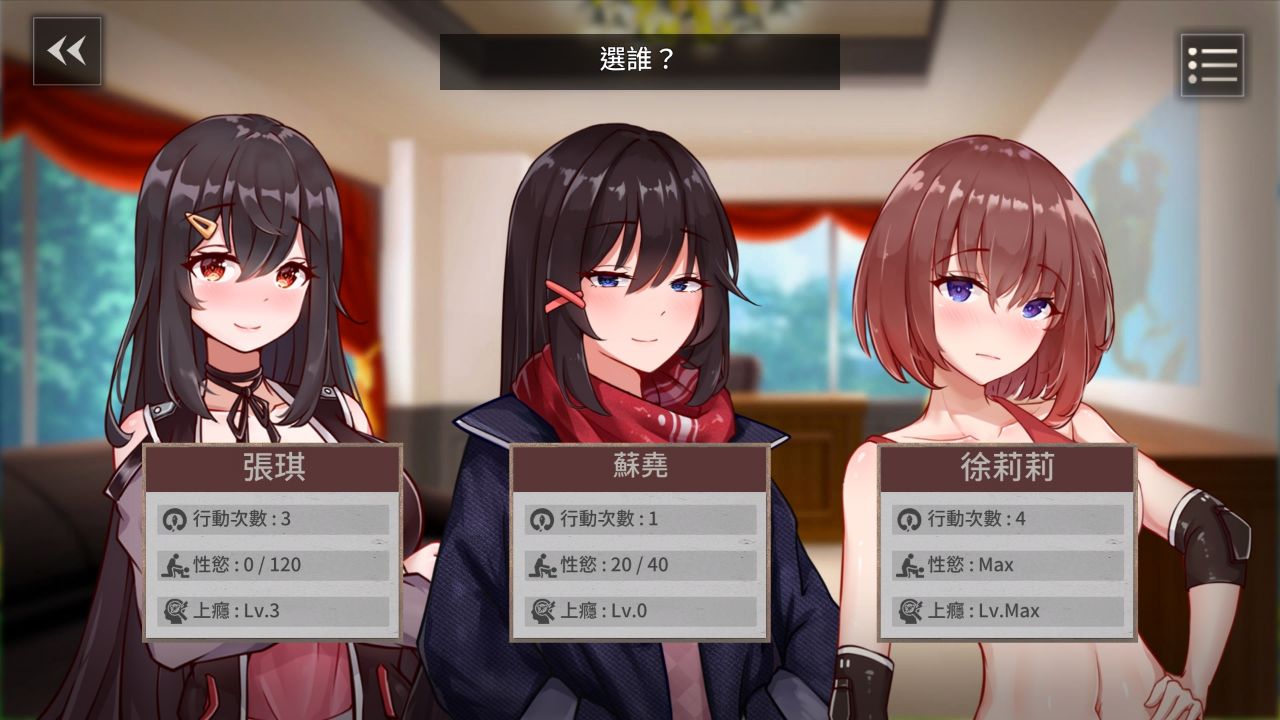Click the 行動次數:4 stat row on 徐莉莉
Screen dimensions: 1280x720
pos(1005,518)
